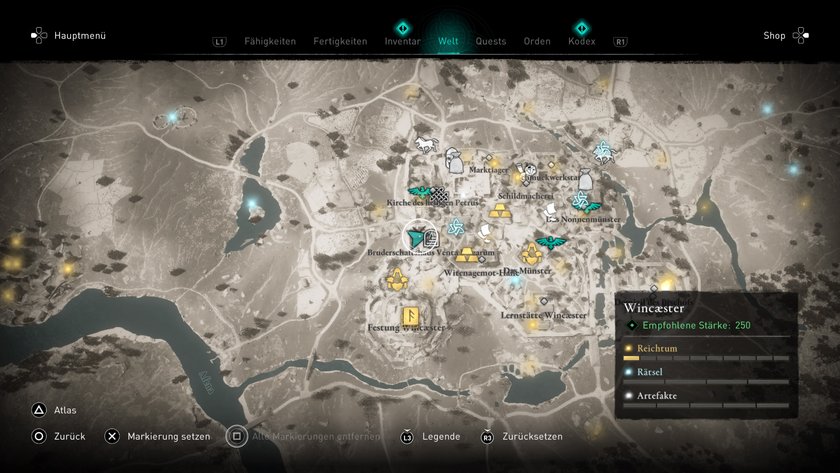840x473 pixels.
Task: Open the Quests tab
Action: (x=491, y=42)
